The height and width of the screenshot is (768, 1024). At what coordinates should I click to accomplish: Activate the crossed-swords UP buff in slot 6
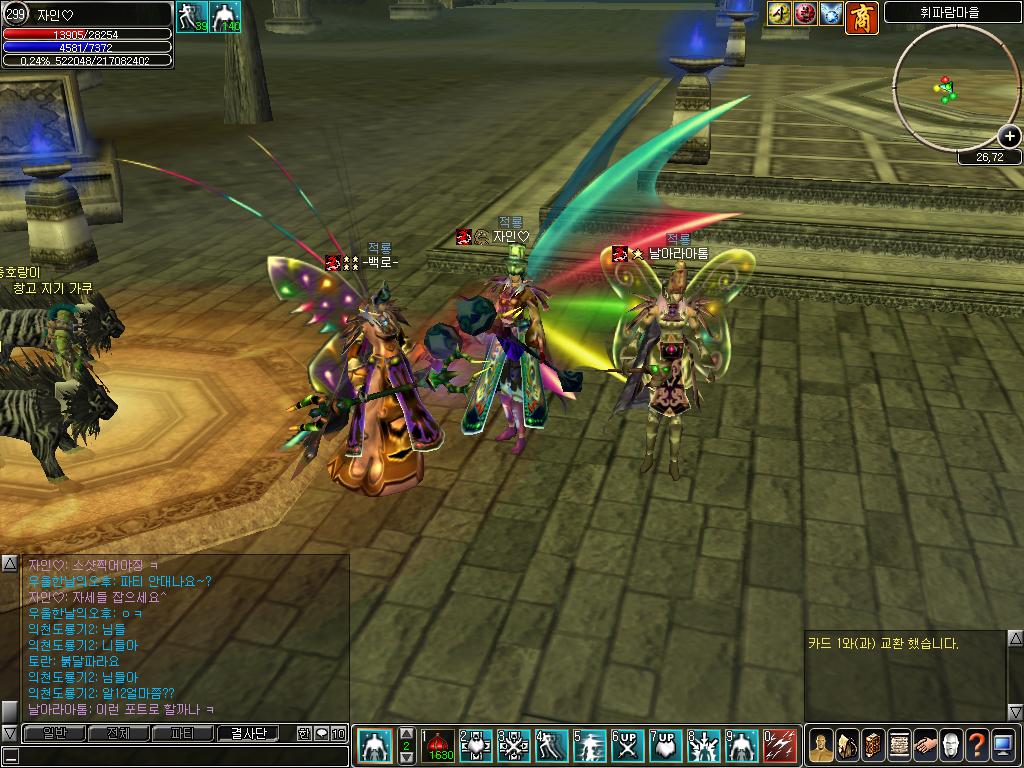pyautogui.click(x=628, y=746)
